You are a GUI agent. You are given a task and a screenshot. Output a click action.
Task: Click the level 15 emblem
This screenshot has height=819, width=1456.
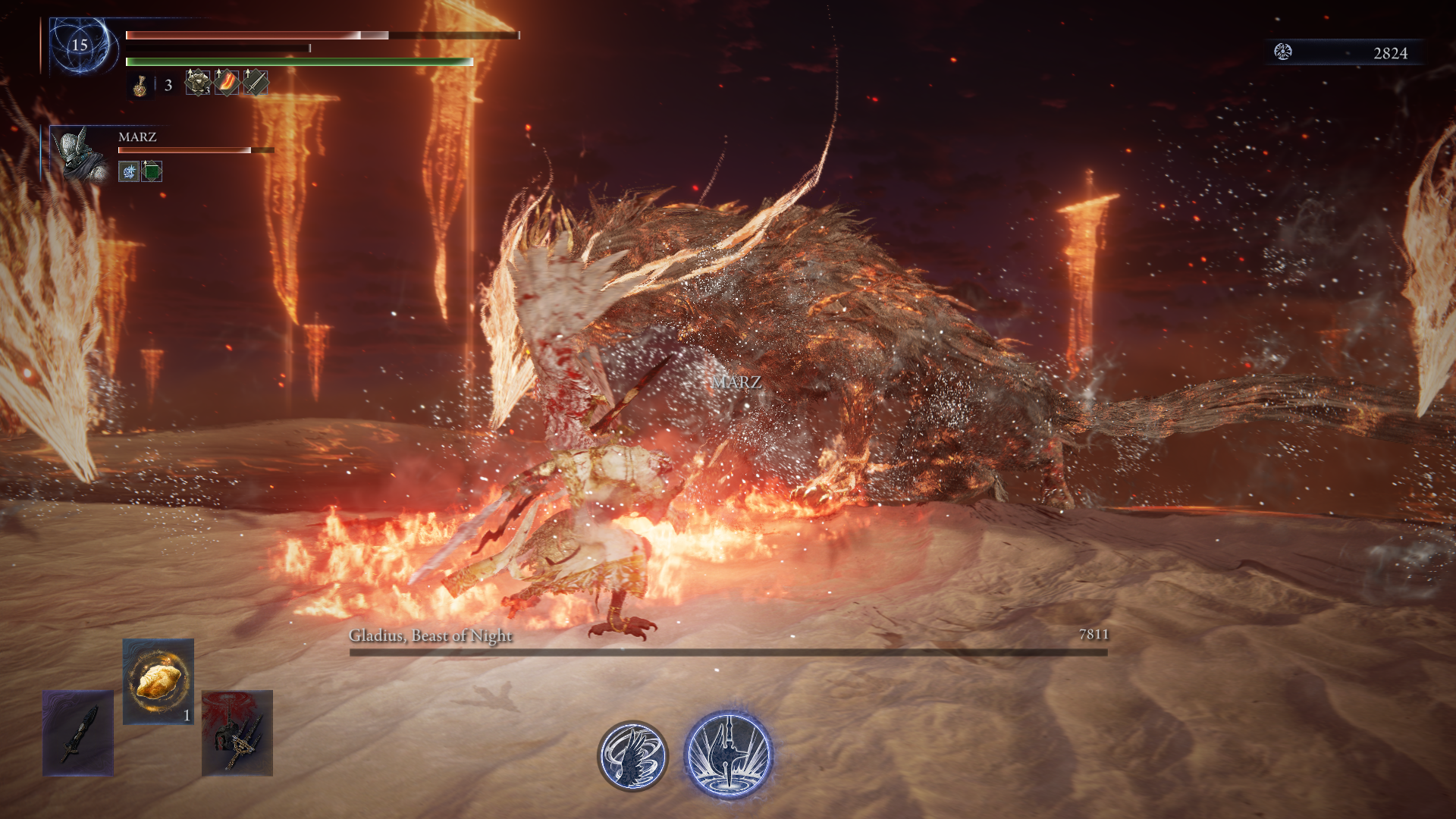click(80, 45)
